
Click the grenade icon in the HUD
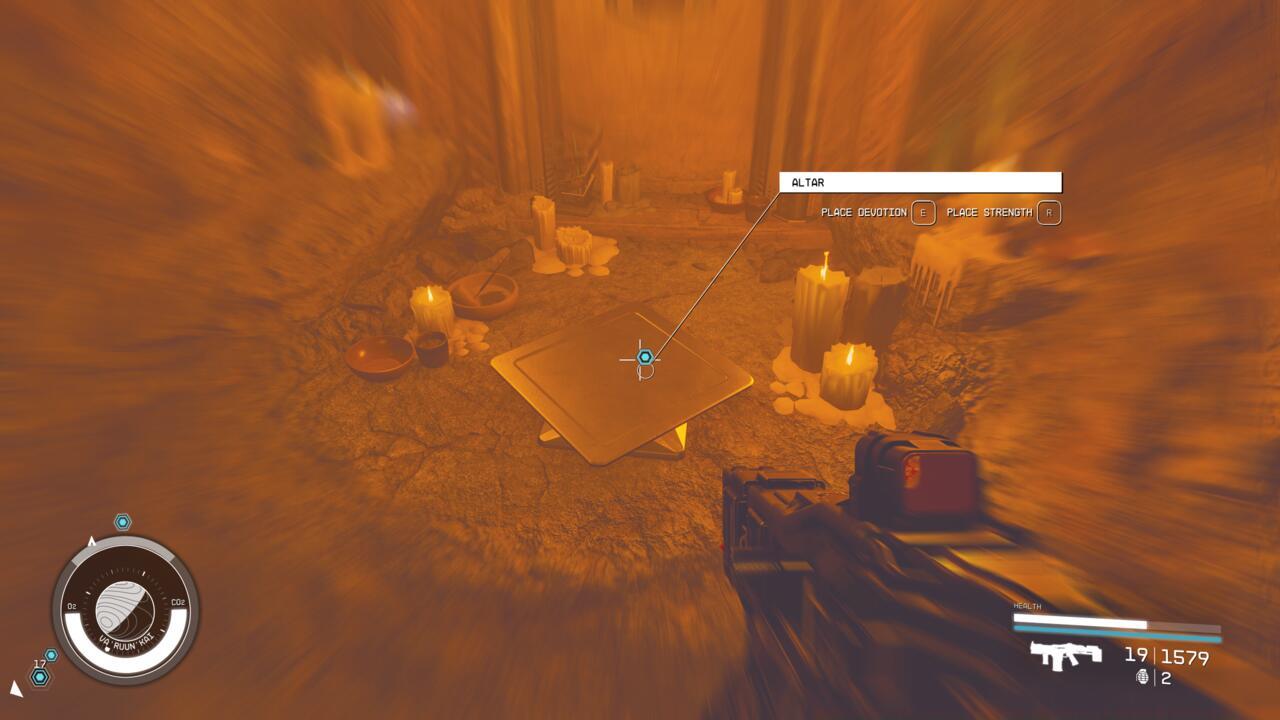1143,677
